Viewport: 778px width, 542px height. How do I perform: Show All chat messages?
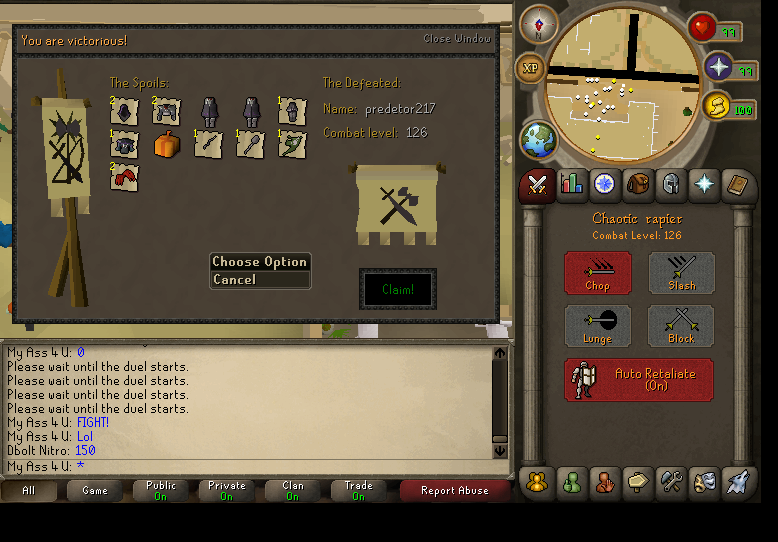click(28, 491)
